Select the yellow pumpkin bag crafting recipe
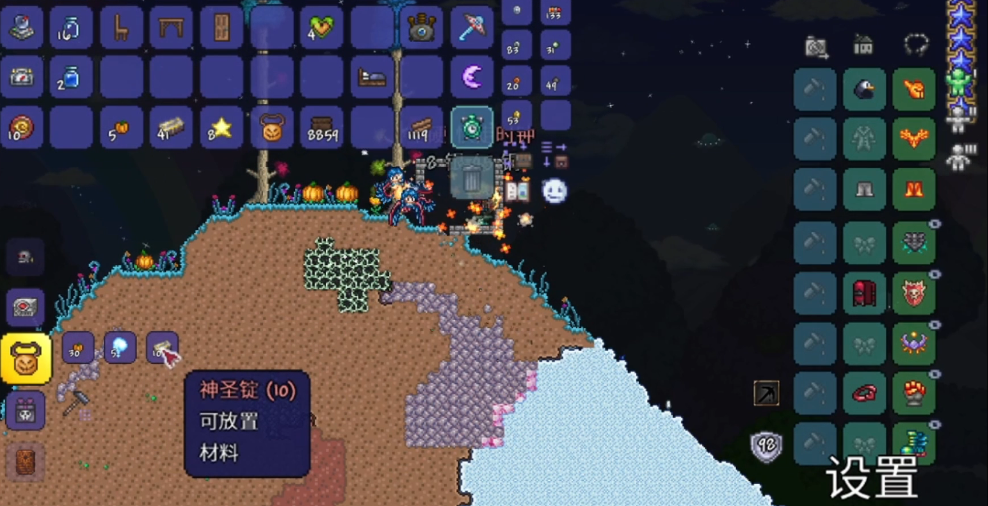Viewport: 988px width, 506px height. 26,359
